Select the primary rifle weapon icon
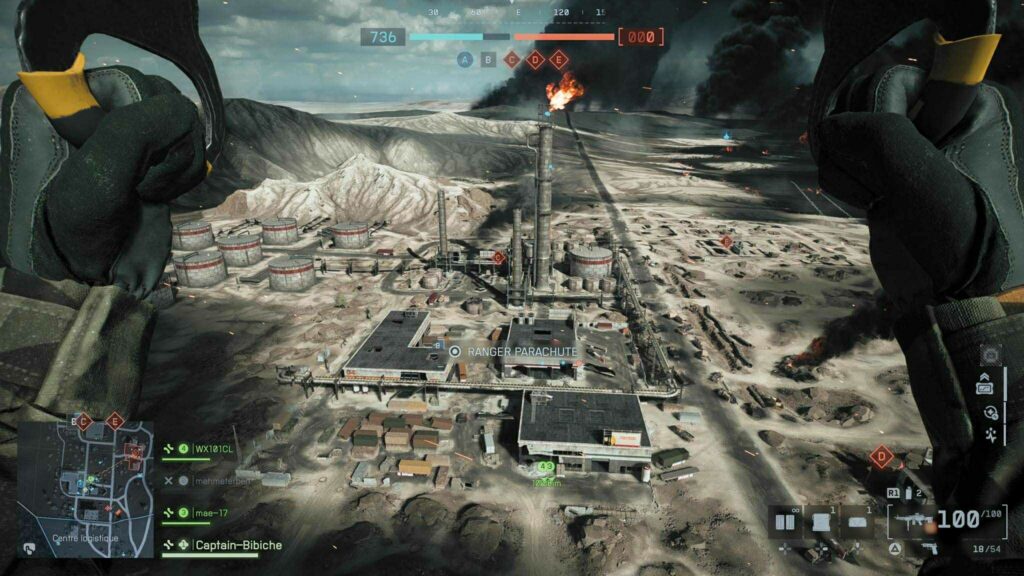Image resolution: width=1024 pixels, height=576 pixels. (x=910, y=521)
